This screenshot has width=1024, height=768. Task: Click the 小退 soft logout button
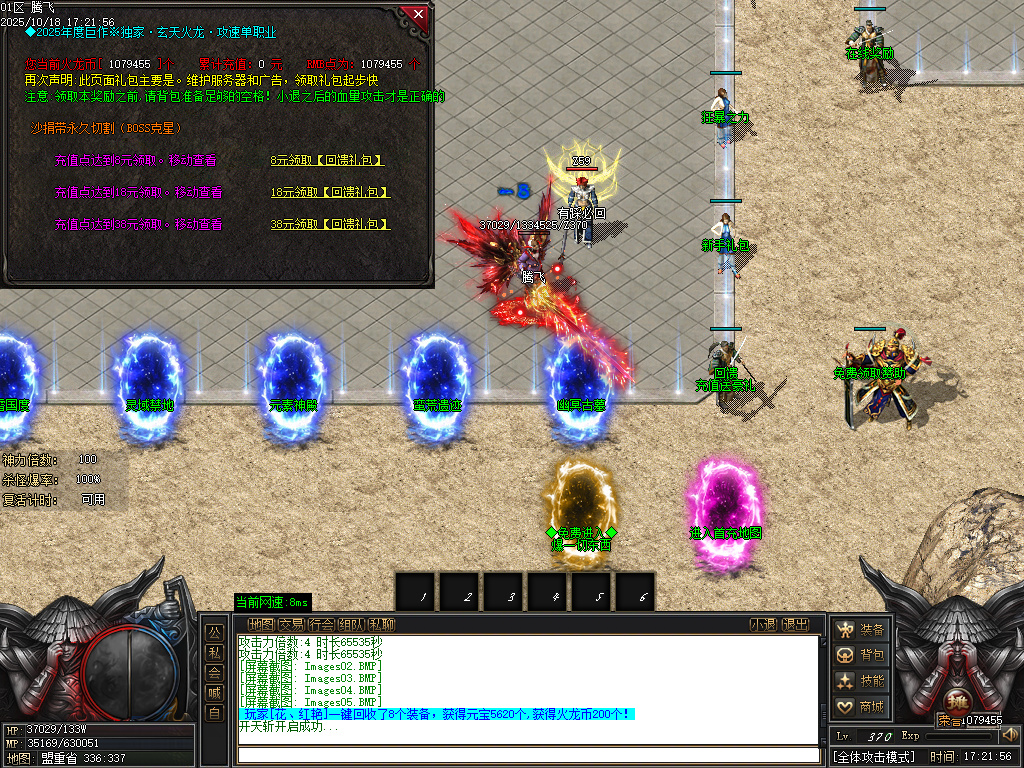coord(764,625)
